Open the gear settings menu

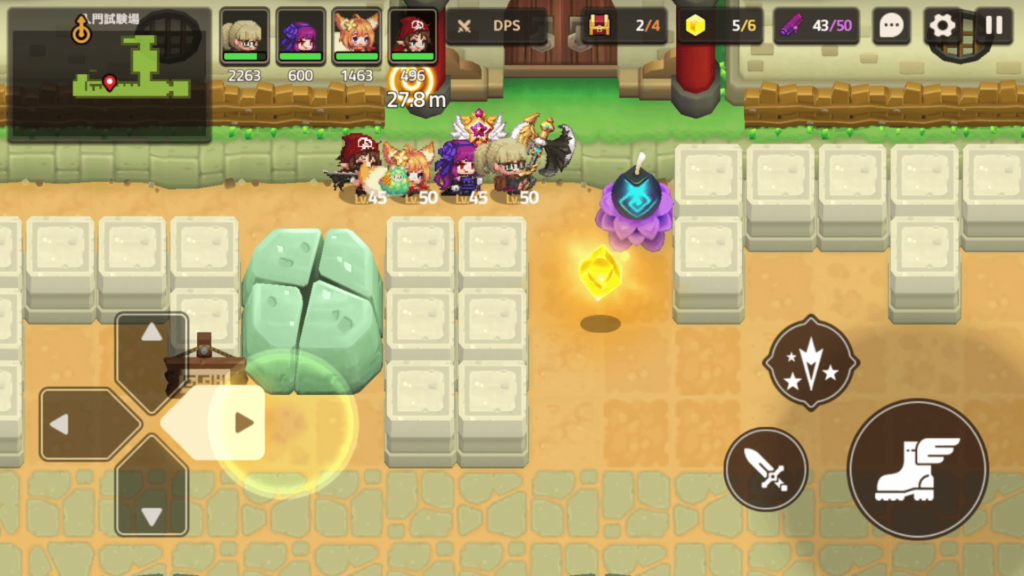(x=942, y=26)
